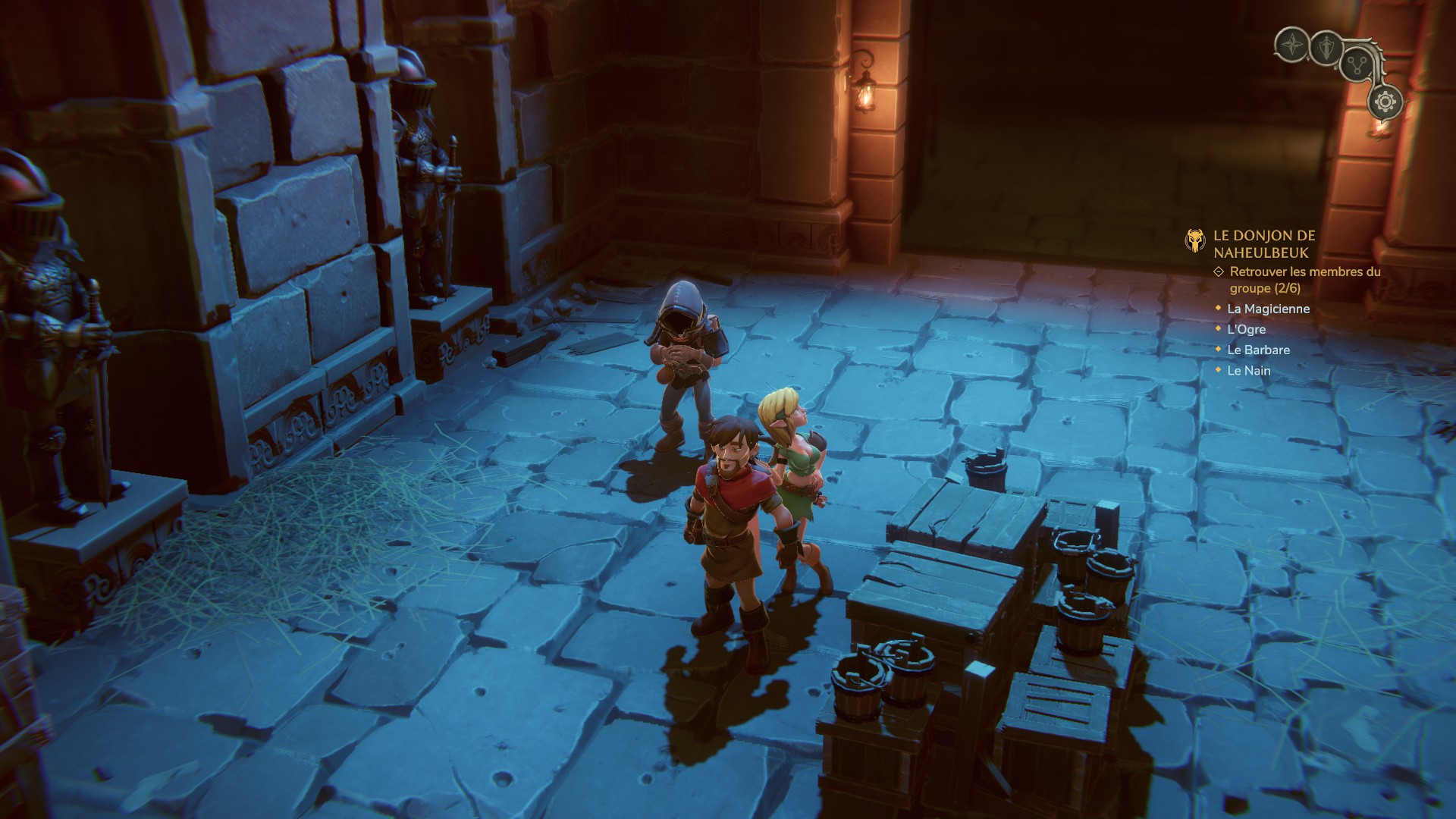Open the four-pointed compass star menu
Image resolution: width=1456 pixels, height=819 pixels.
tap(1291, 45)
